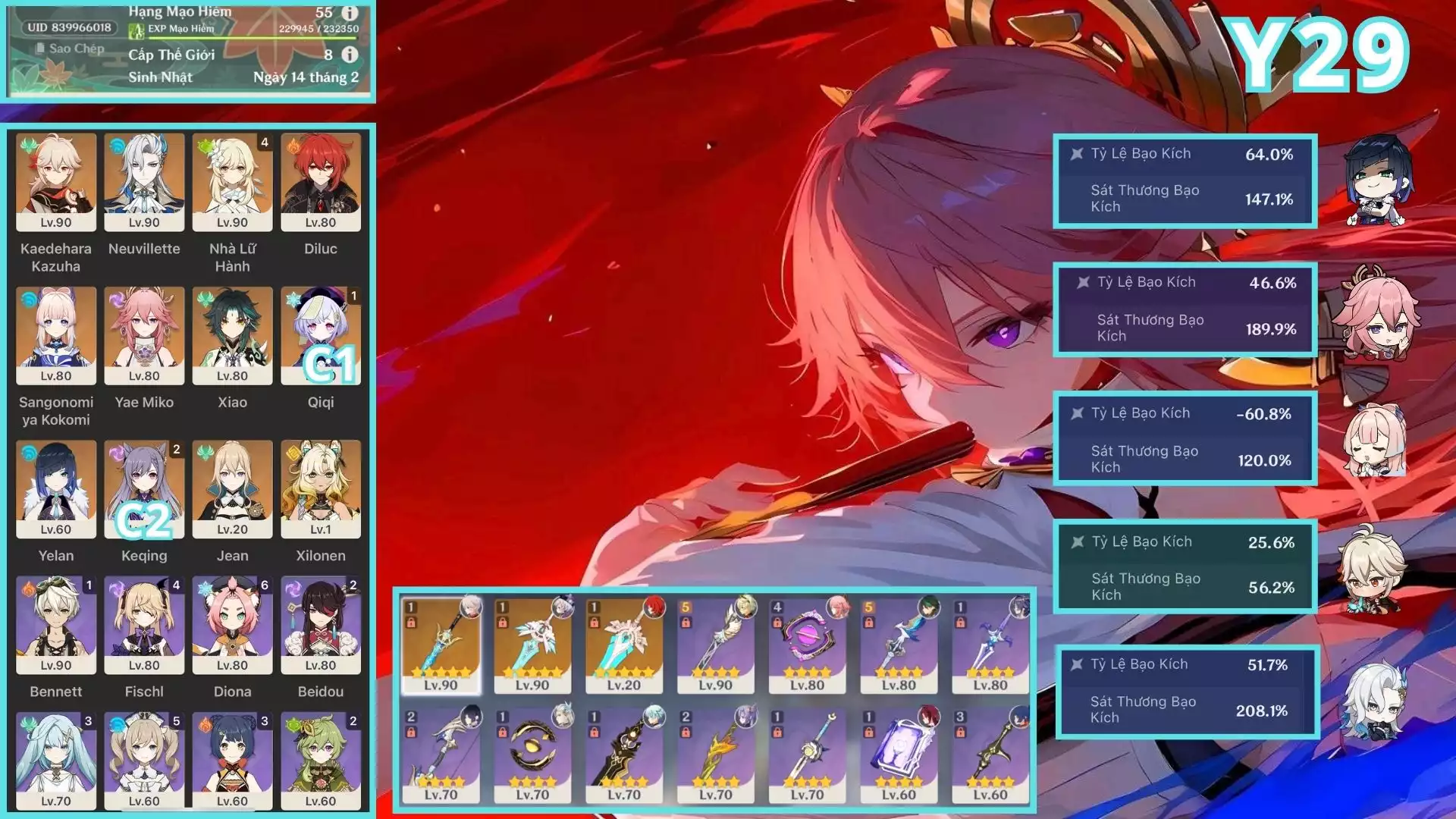Image resolution: width=1456 pixels, height=819 pixels.
Task: Select the Xilonen Lv.1 card
Action: pyautogui.click(x=321, y=489)
